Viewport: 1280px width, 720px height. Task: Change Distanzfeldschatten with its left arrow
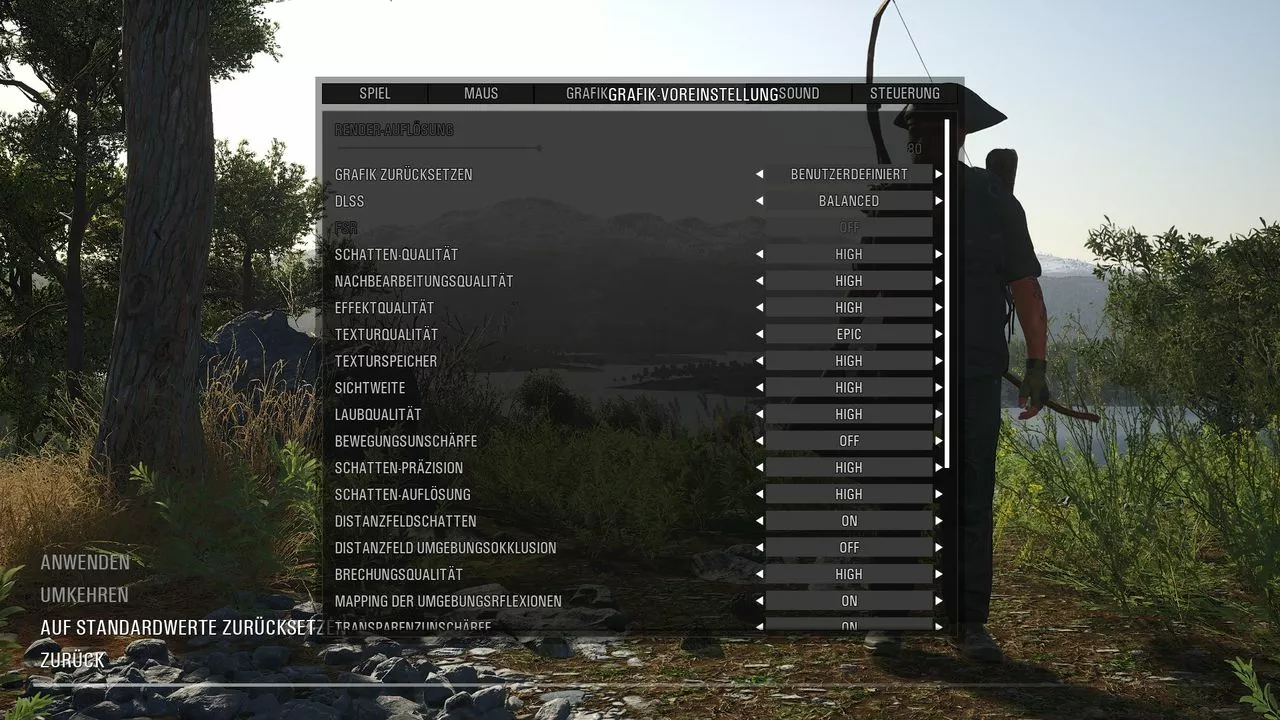[x=759, y=521]
